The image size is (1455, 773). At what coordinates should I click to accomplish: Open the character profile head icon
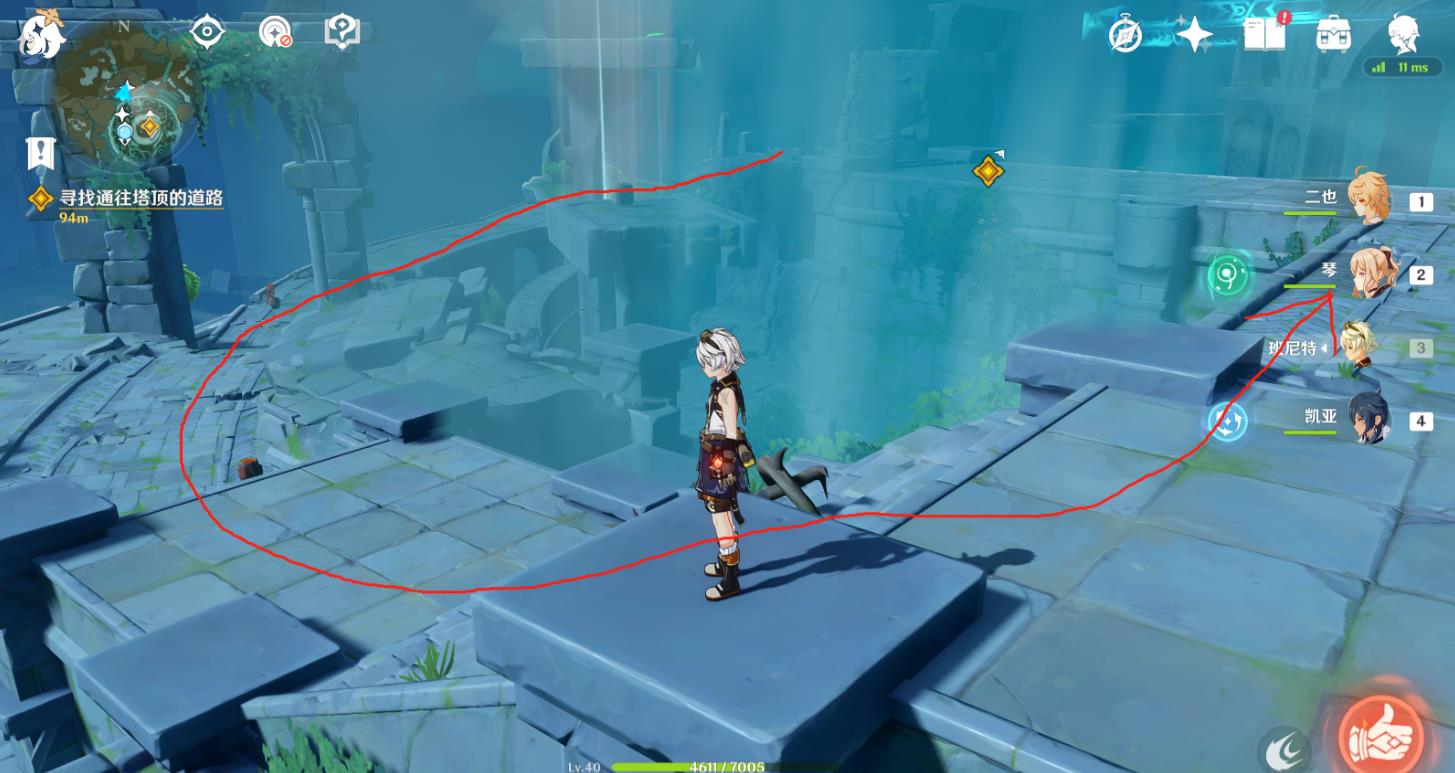(1403, 36)
